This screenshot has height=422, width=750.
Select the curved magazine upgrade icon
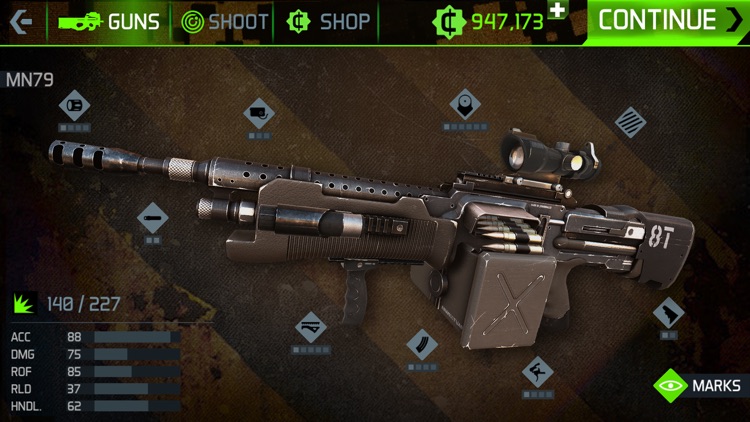tap(422, 344)
